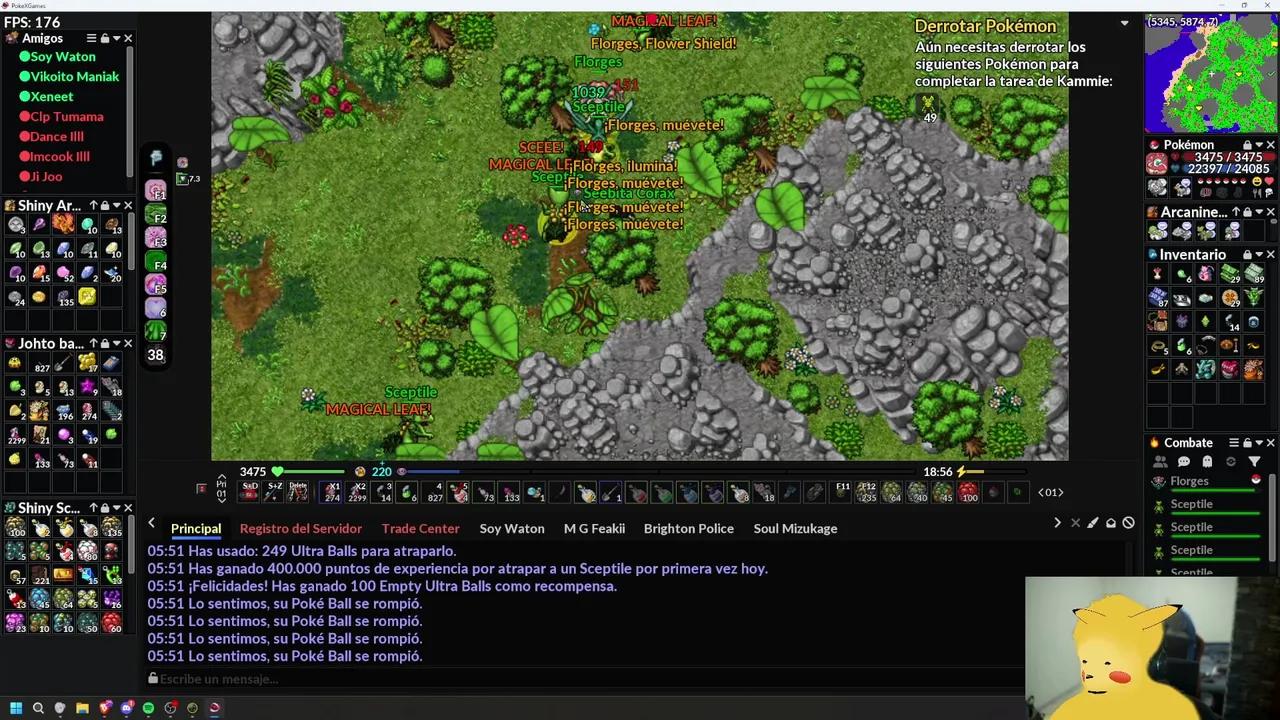
Task: Collapse the Arcanine panel using its up arrow
Action: click(1237, 212)
